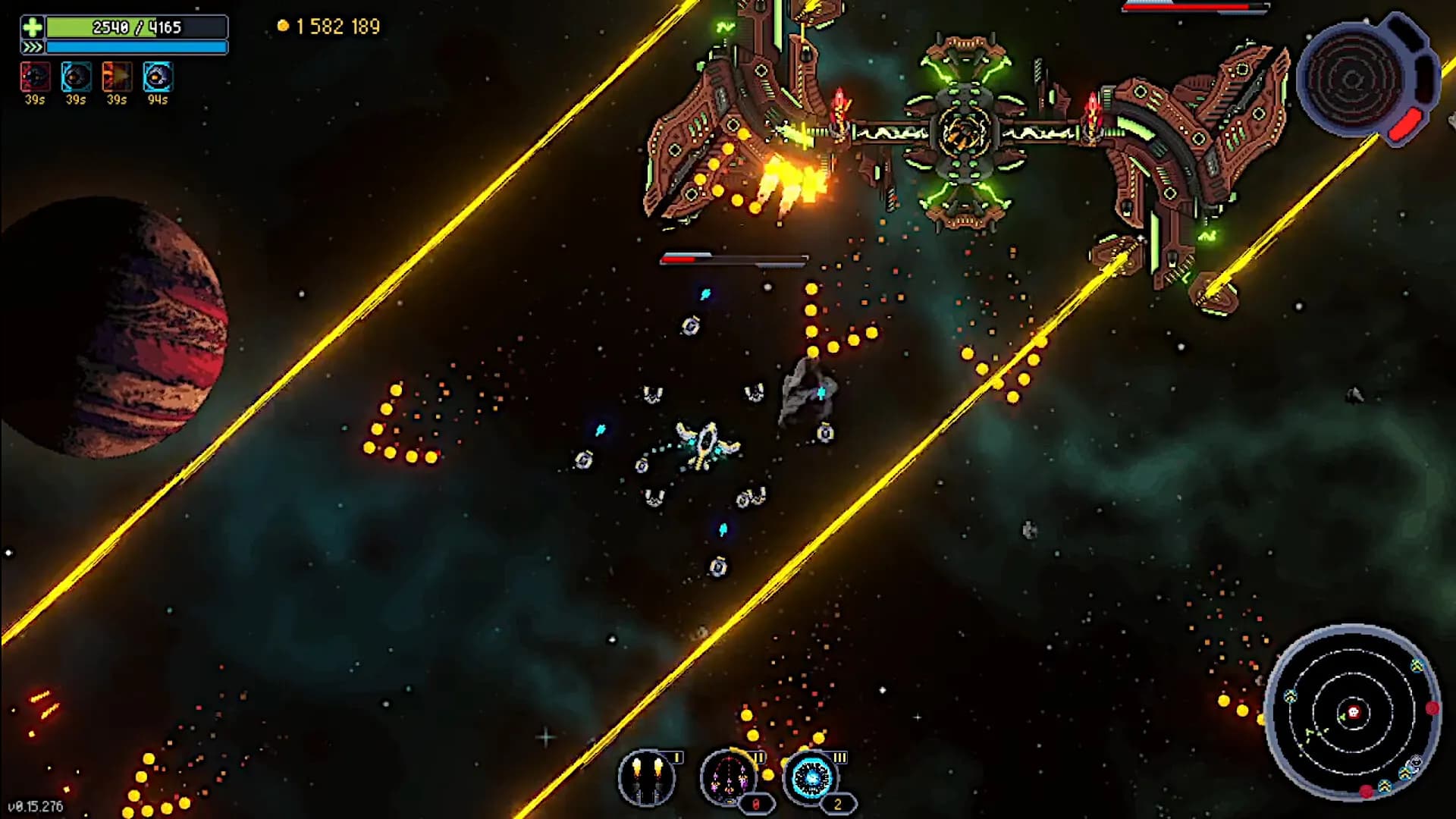Image resolution: width=1456 pixels, height=819 pixels.
Task: Activate the blue energy device in slot III
Action: [x=814, y=780]
